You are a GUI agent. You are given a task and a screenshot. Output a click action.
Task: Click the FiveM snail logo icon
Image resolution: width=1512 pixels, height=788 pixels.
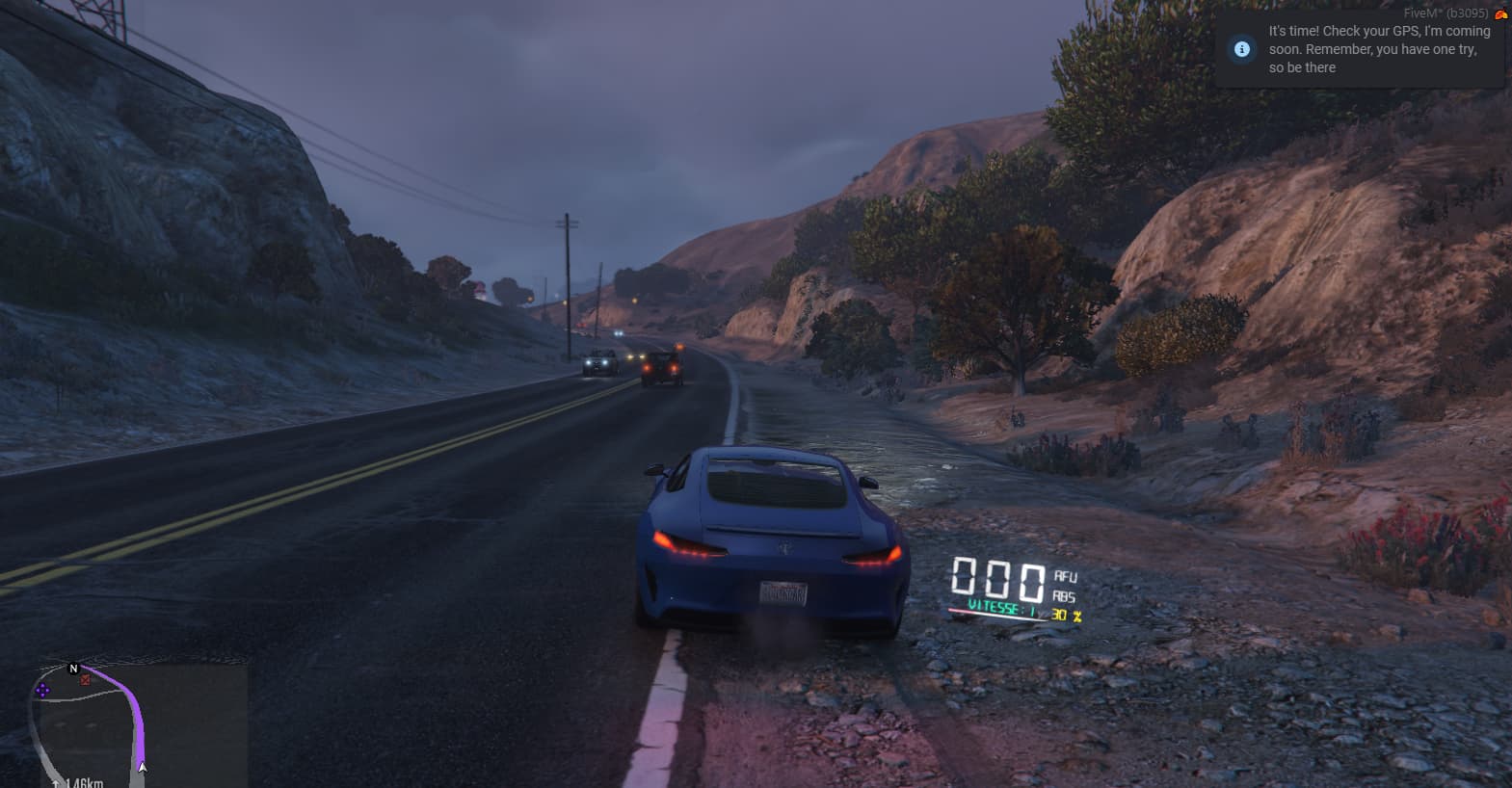coord(1499,13)
